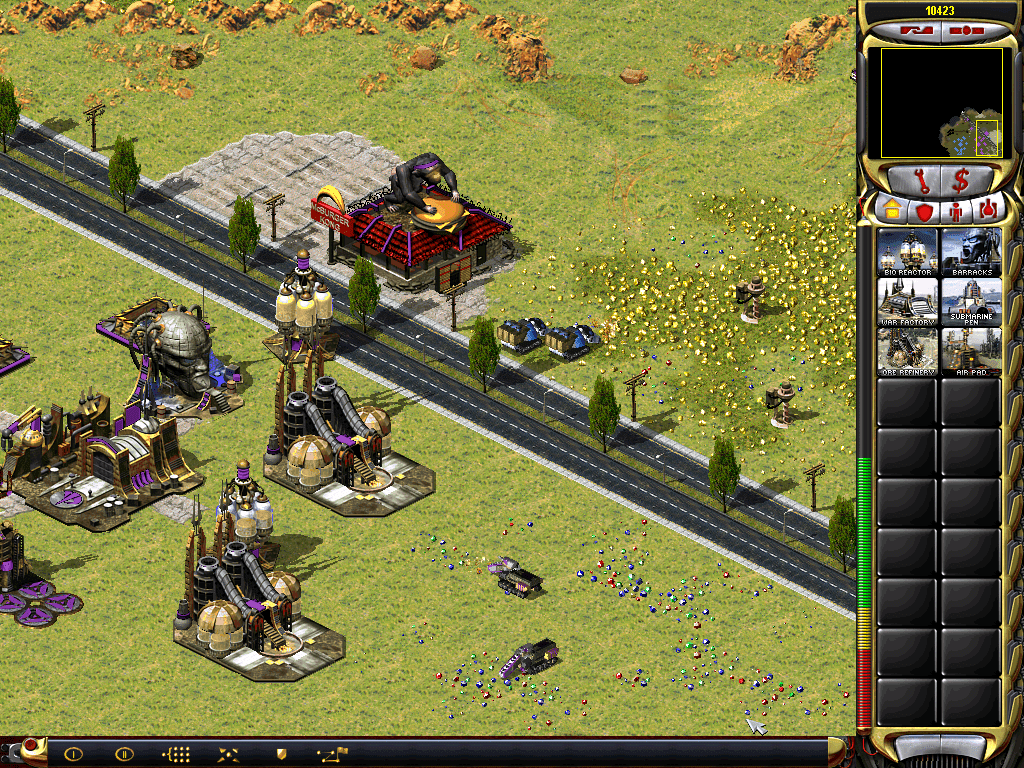Open the defenses shield tab
The height and width of the screenshot is (768, 1024).
[923, 210]
